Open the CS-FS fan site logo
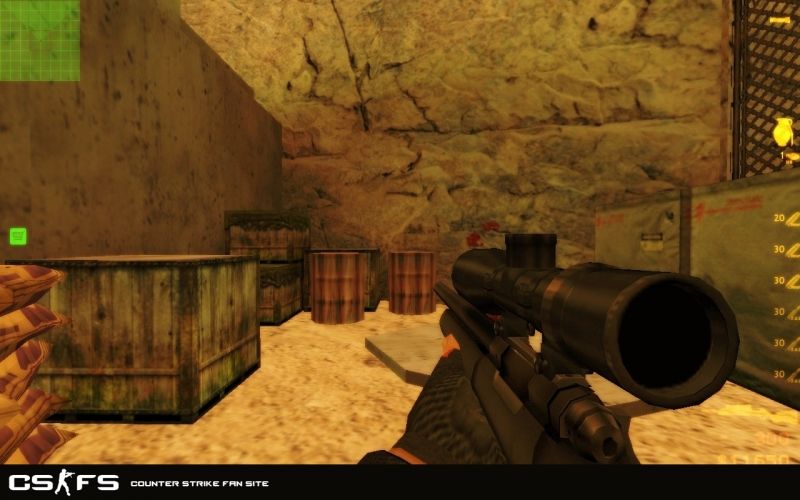The width and height of the screenshot is (800, 500). [62, 482]
